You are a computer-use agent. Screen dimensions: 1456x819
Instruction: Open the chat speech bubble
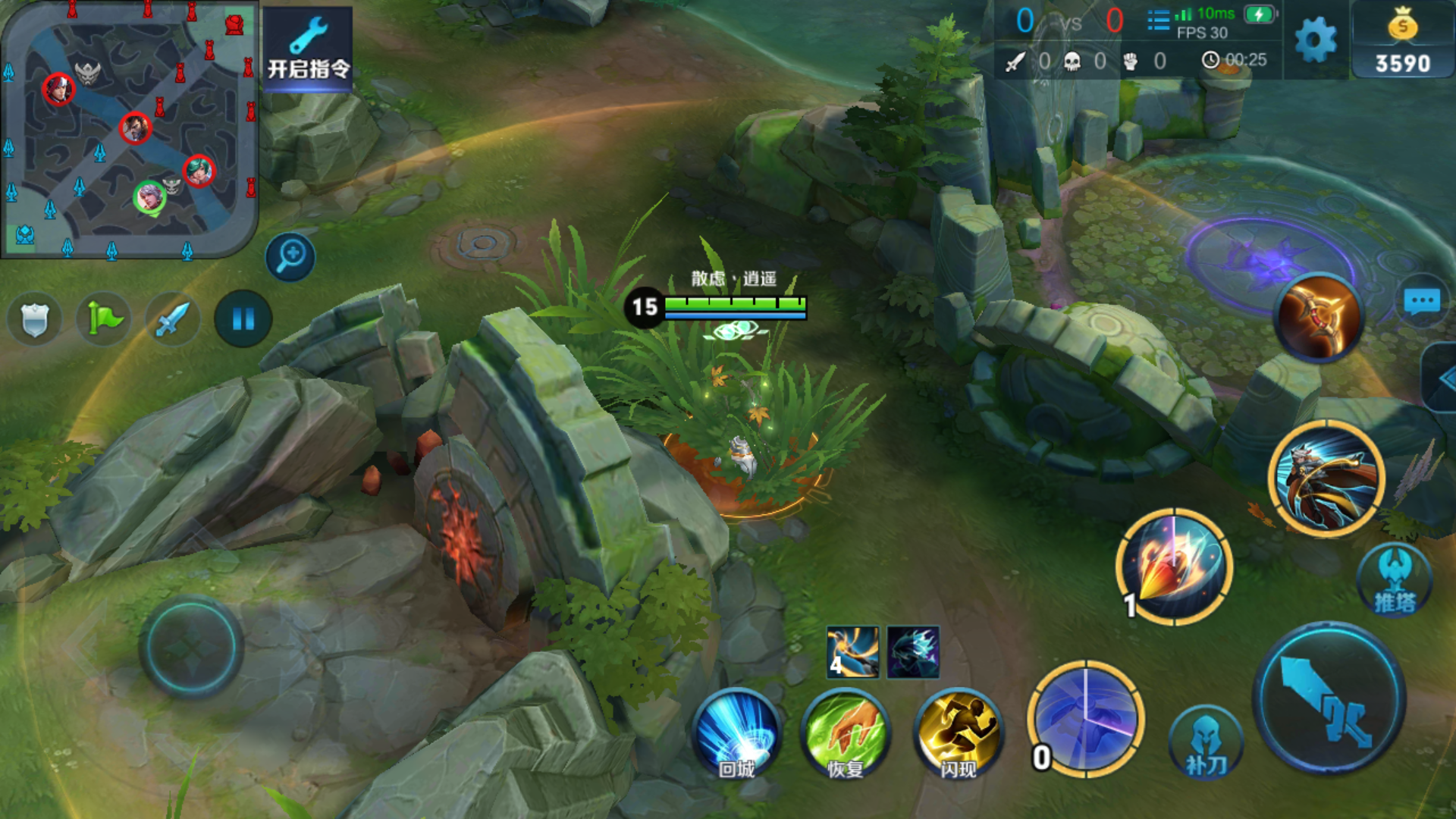click(x=1422, y=301)
